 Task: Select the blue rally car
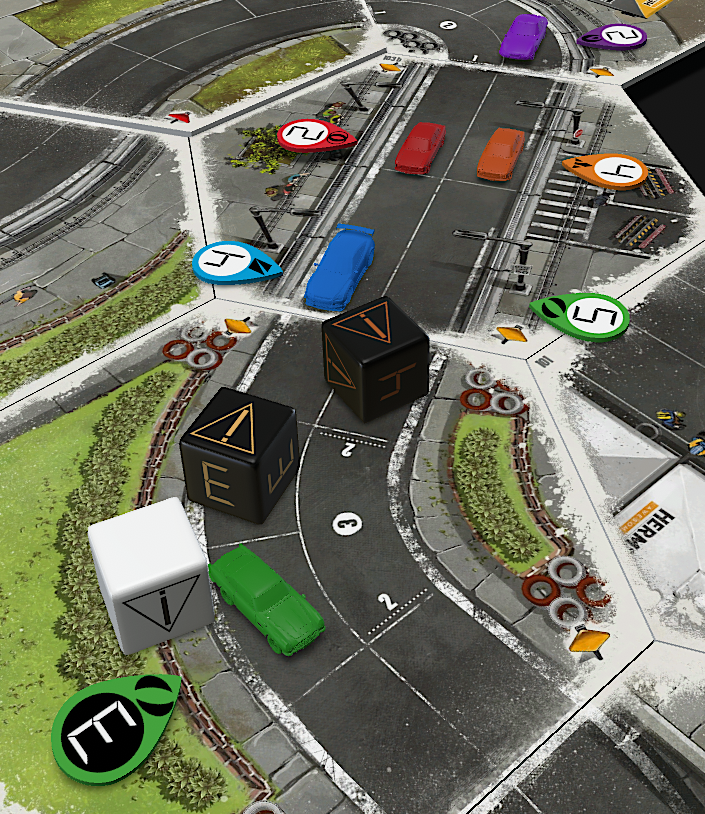339,267
